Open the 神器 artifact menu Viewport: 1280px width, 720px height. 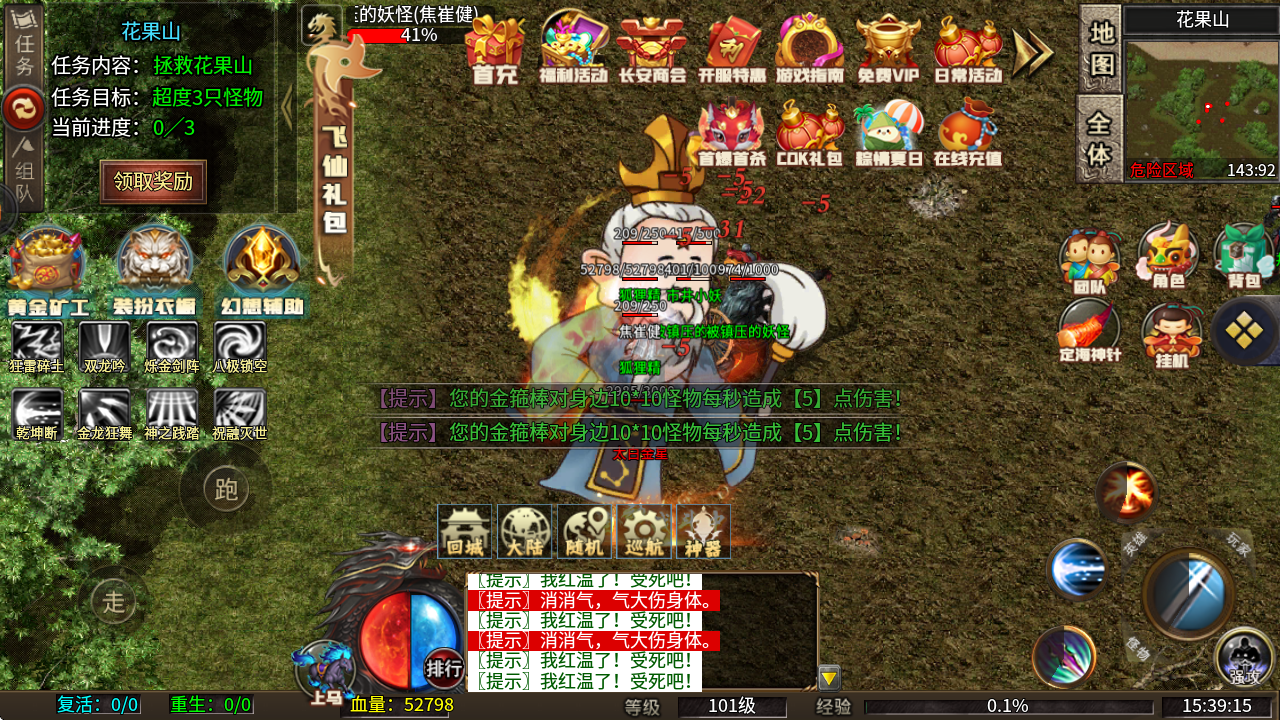coord(703,531)
